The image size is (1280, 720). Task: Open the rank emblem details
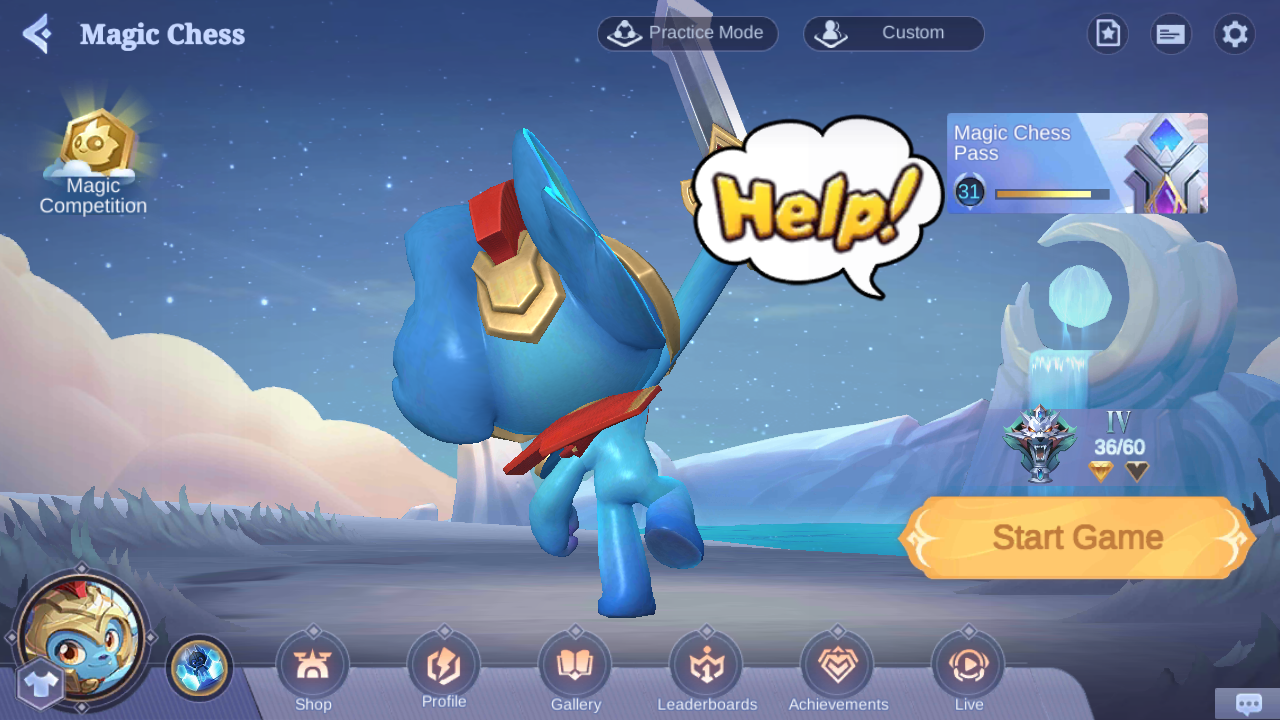click(x=1040, y=444)
